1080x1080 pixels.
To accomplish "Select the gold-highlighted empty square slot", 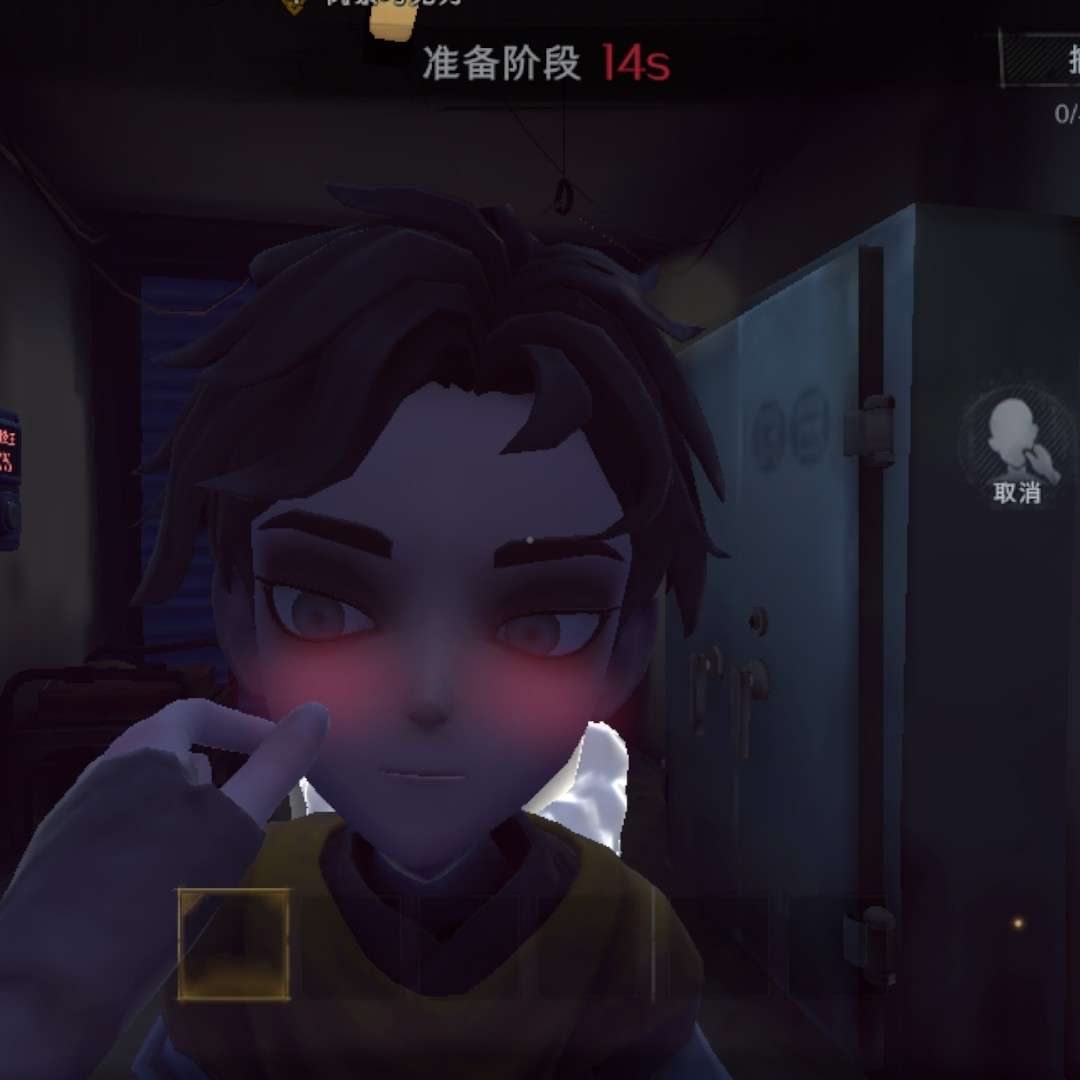I will point(234,944).
